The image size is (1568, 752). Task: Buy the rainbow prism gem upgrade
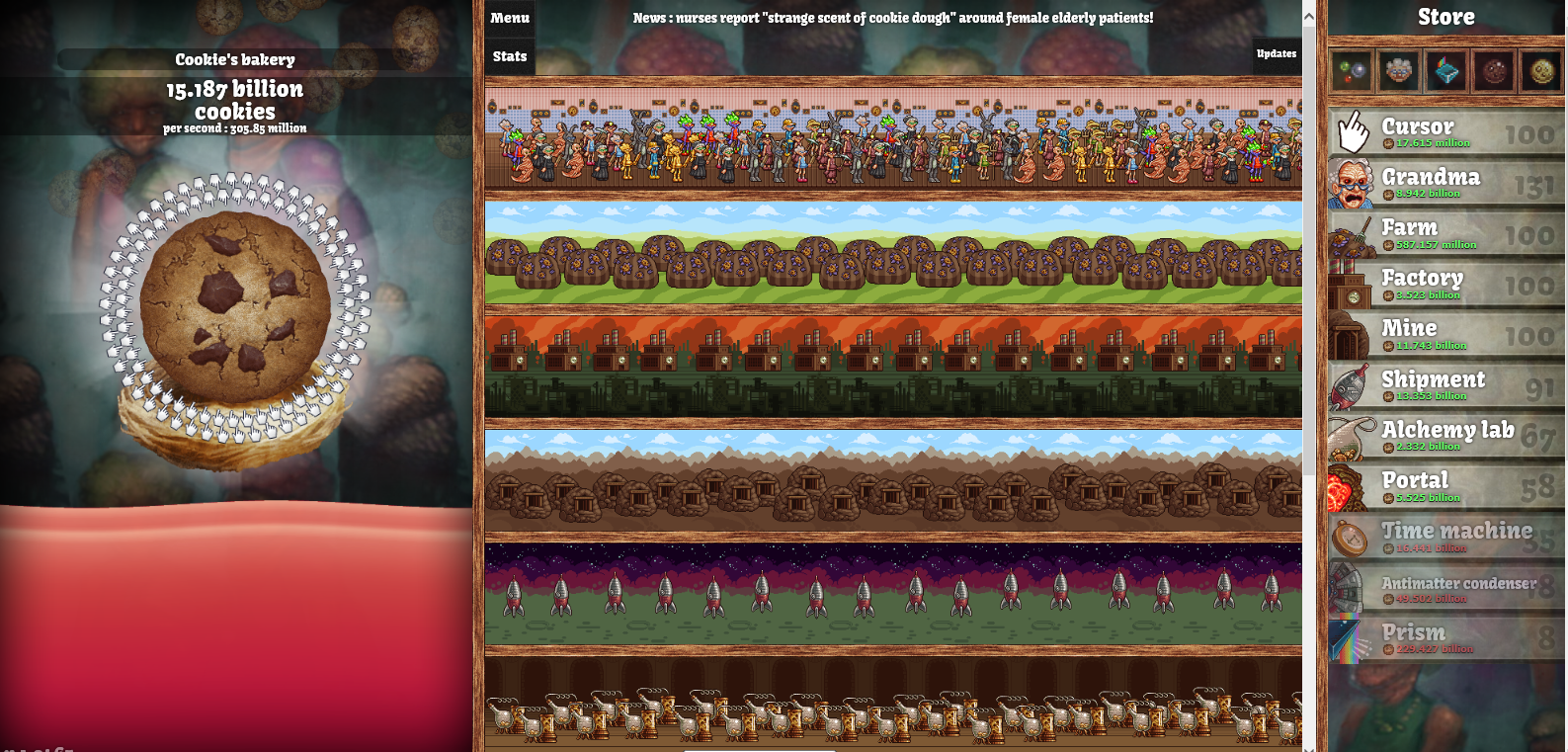tap(1446, 71)
